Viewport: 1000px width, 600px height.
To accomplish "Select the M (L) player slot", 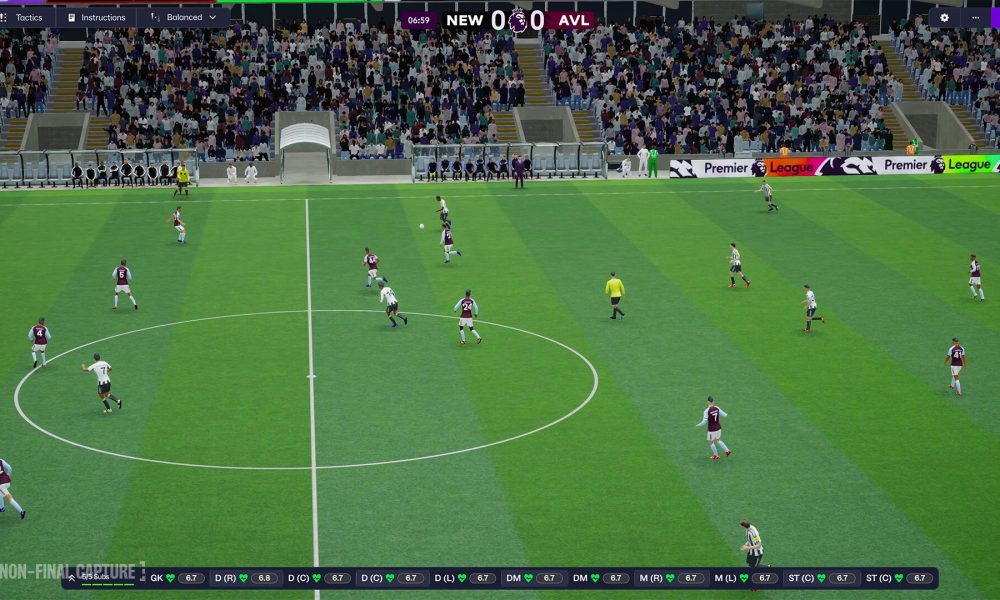I will (746, 578).
